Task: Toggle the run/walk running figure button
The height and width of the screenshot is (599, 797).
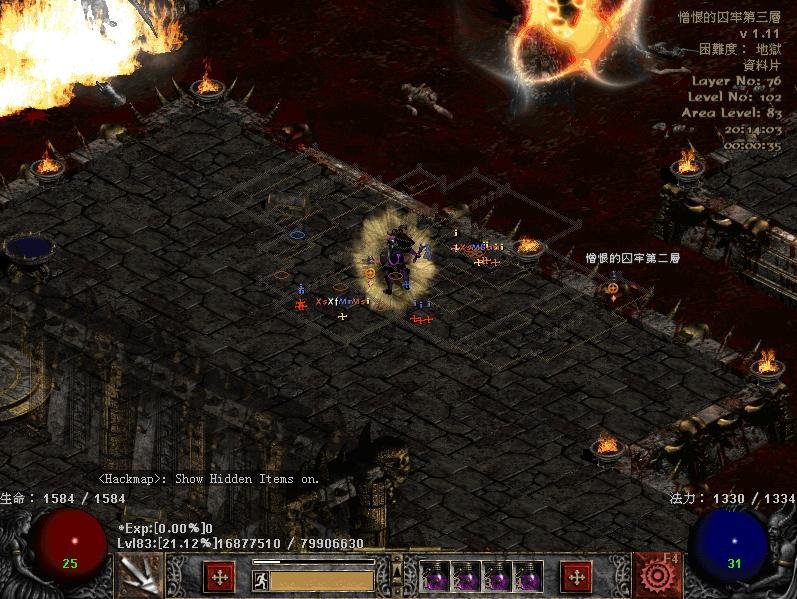Action: (x=260, y=580)
